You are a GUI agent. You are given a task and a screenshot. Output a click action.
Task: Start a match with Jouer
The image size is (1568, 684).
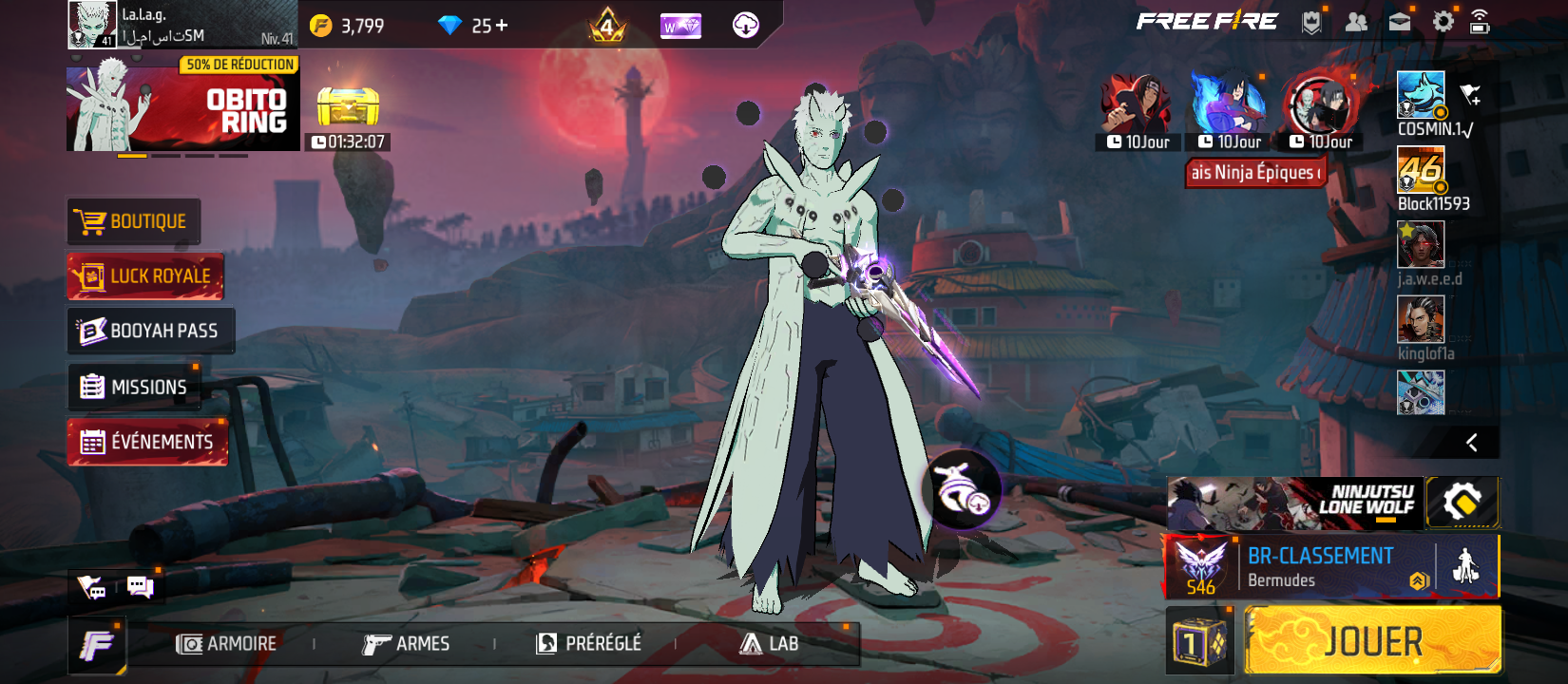point(1372,642)
